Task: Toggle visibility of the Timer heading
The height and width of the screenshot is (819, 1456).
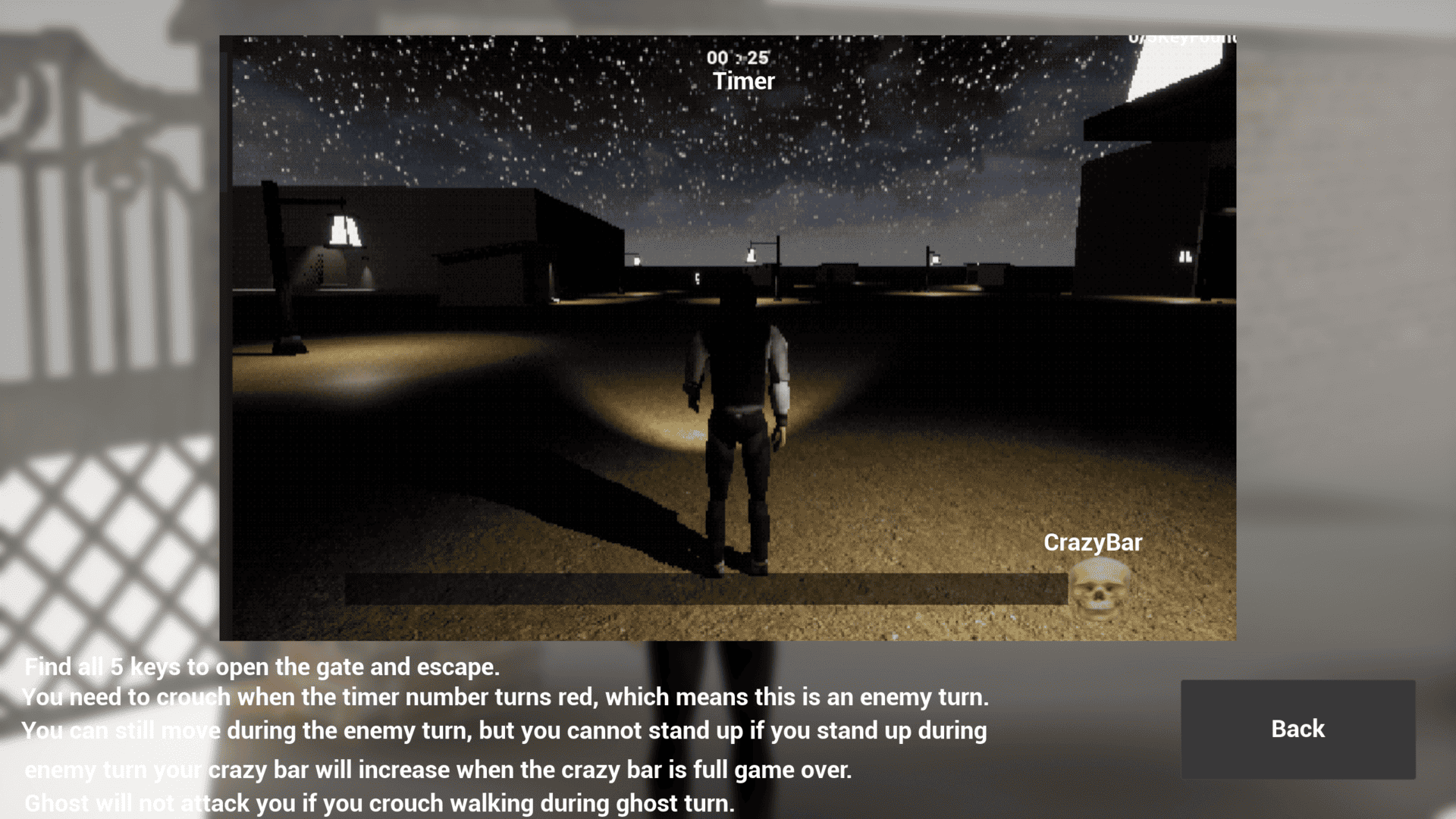Action: click(x=744, y=81)
